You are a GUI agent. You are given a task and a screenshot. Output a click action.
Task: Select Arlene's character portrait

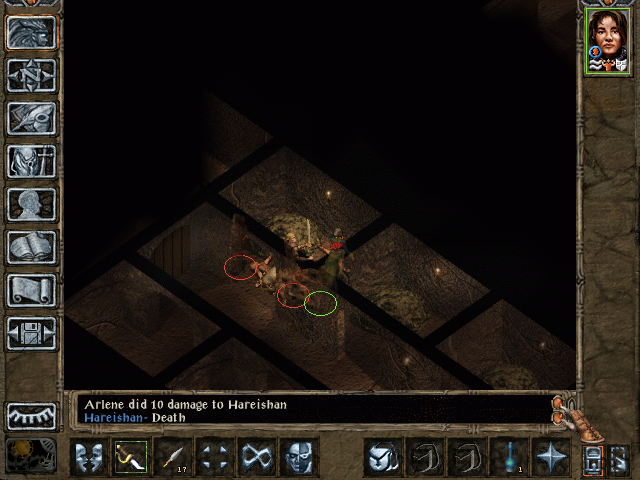click(607, 42)
